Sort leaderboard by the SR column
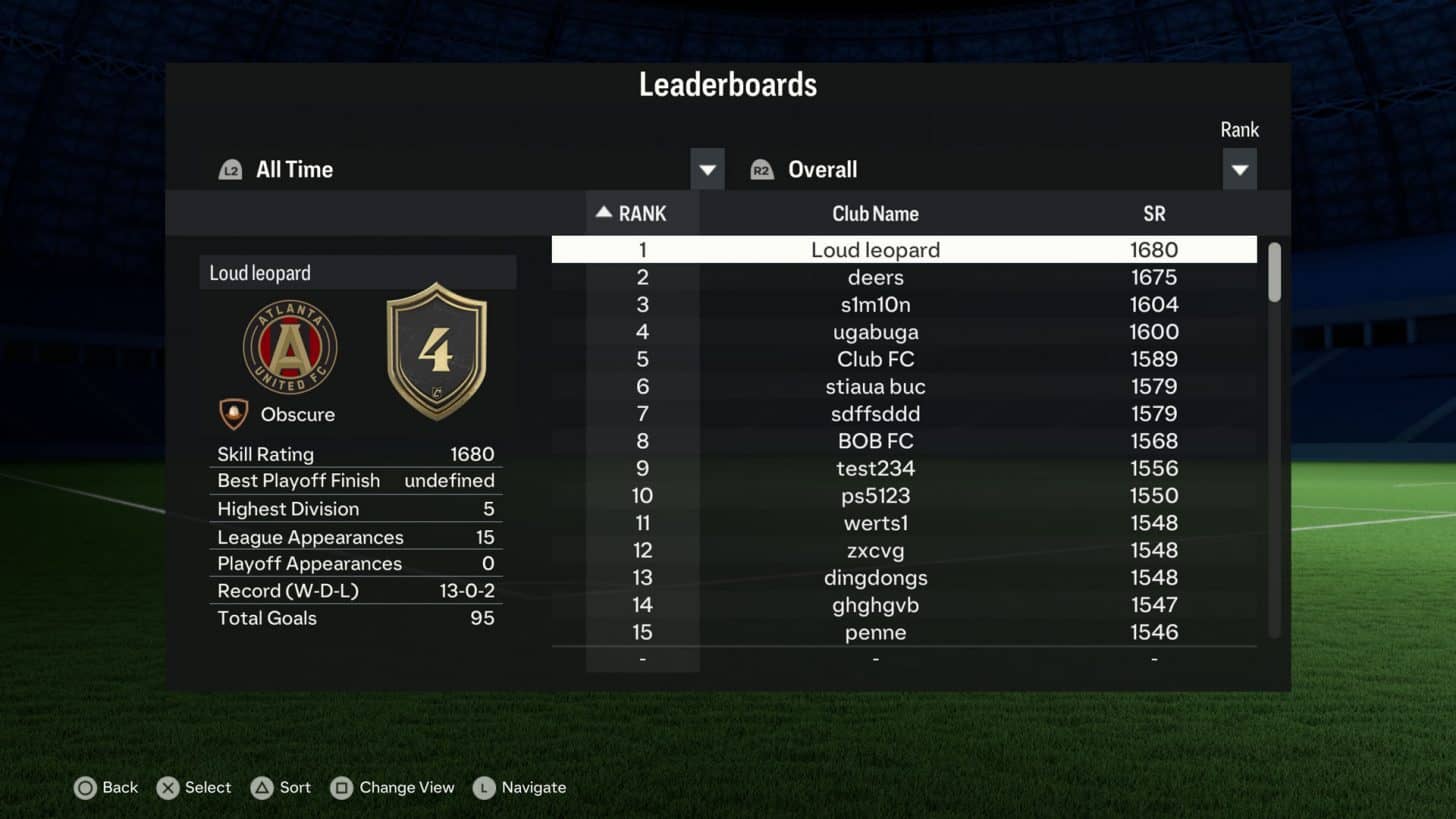1456x819 pixels. (x=1154, y=213)
